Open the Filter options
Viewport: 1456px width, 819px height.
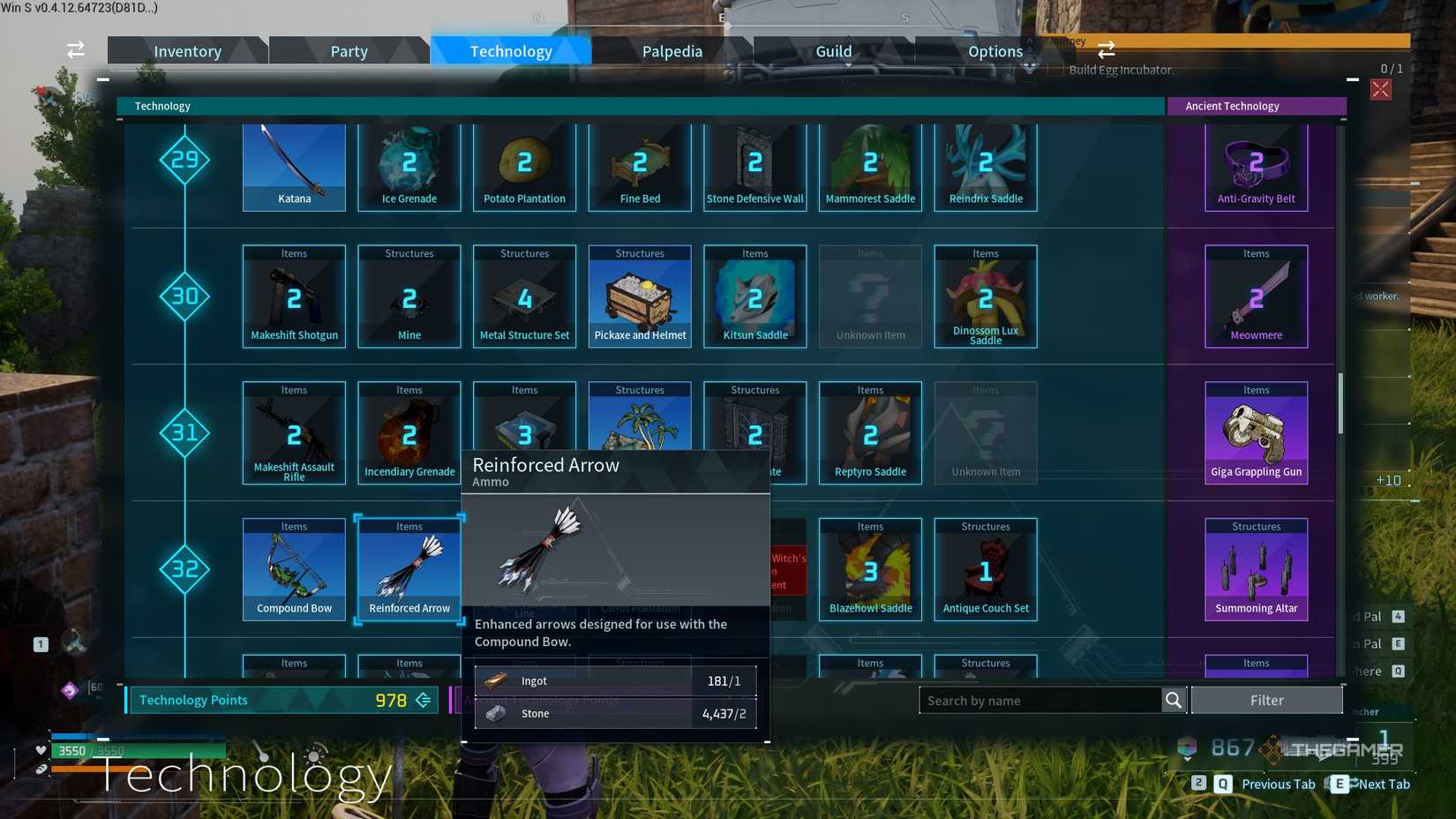tap(1267, 700)
